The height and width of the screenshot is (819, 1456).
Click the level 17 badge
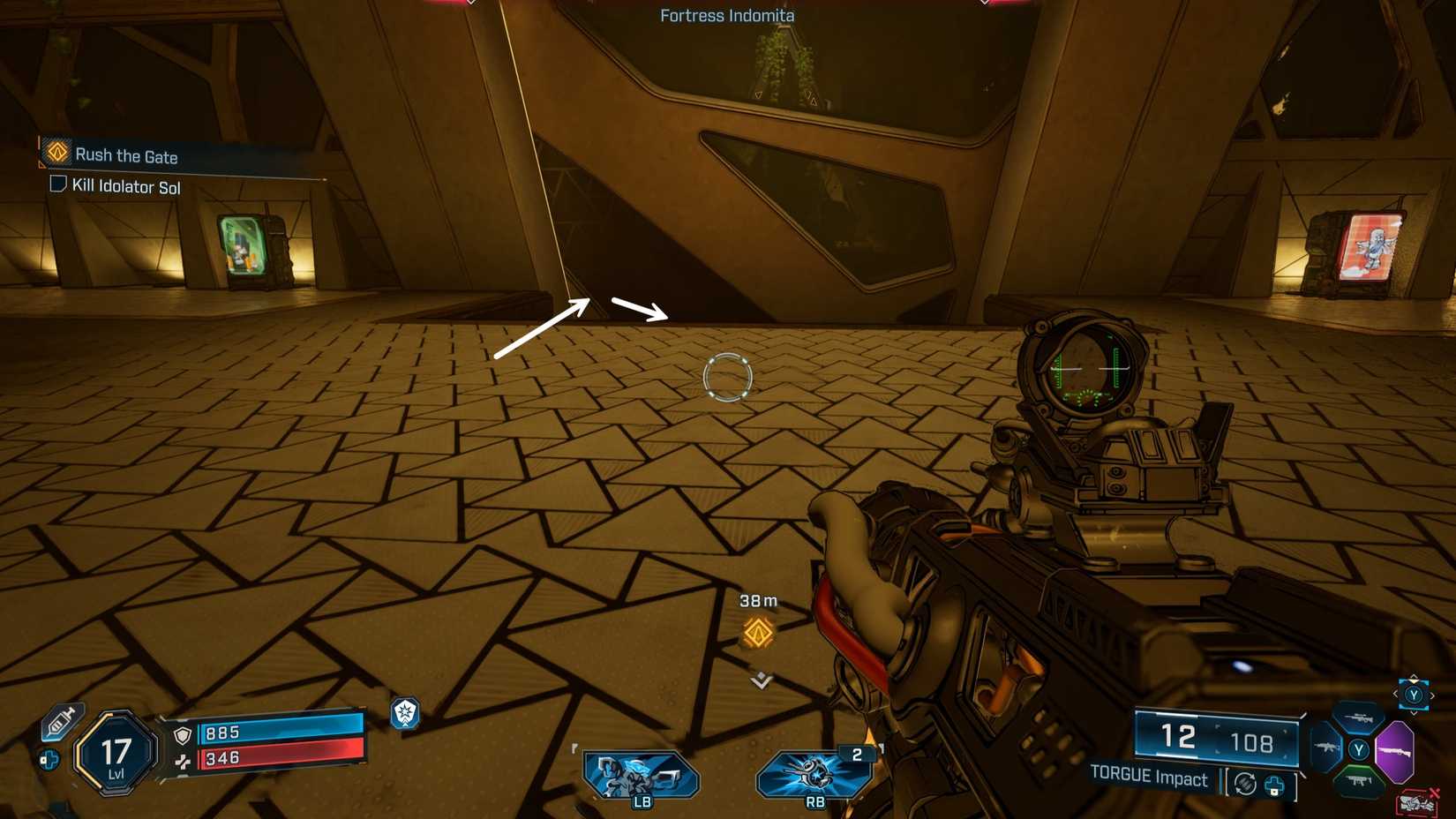click(x=115, y=751)
